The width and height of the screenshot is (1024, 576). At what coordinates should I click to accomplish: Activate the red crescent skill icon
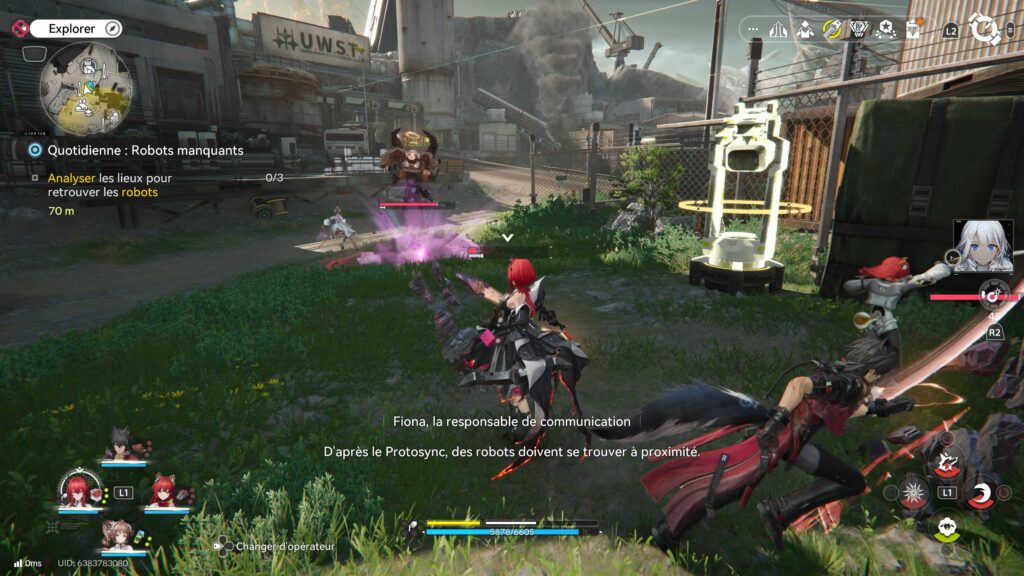(981, 492)
